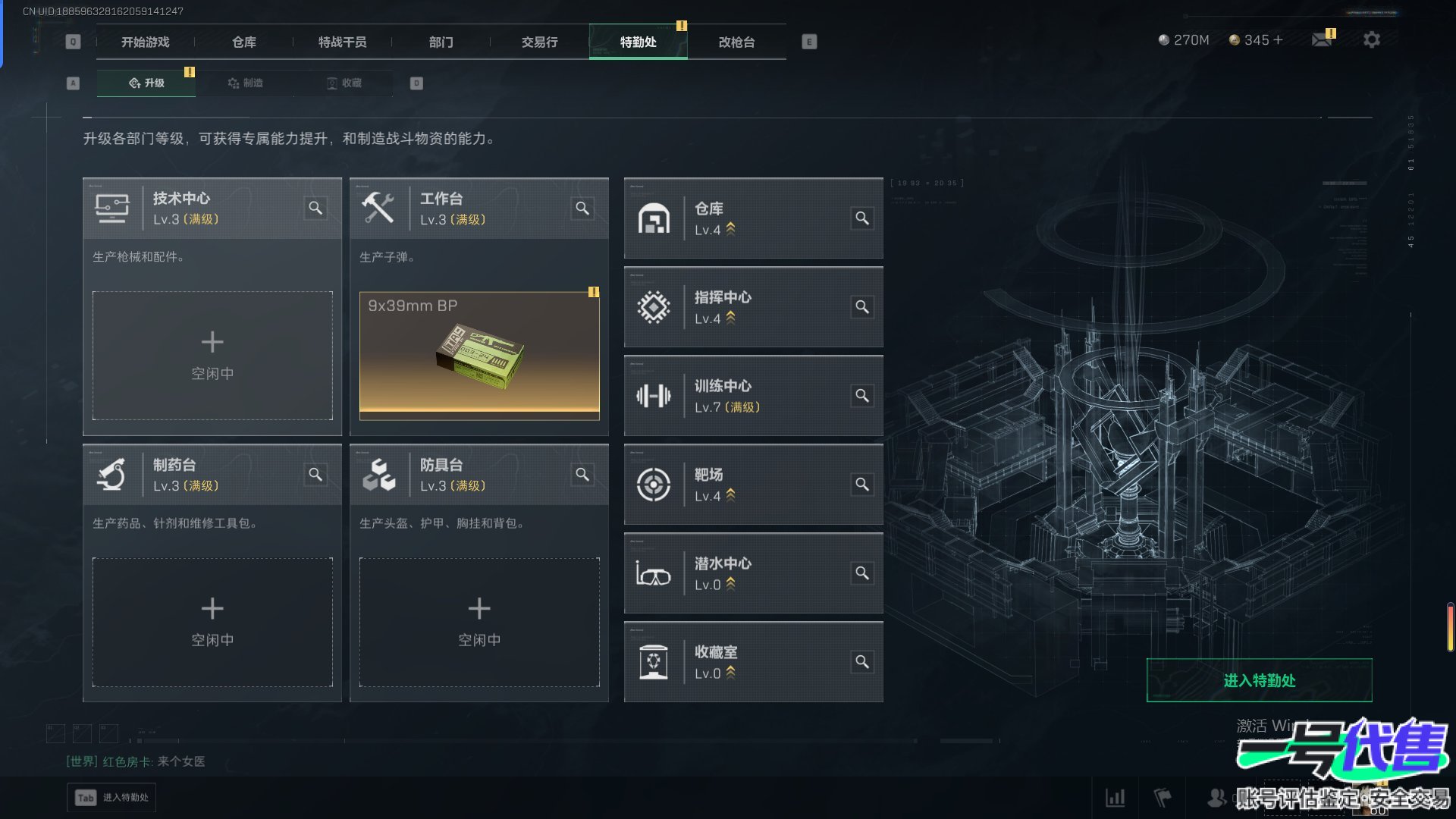
Task: Show the 收藏 sub-tab
Action: point(344,83)
